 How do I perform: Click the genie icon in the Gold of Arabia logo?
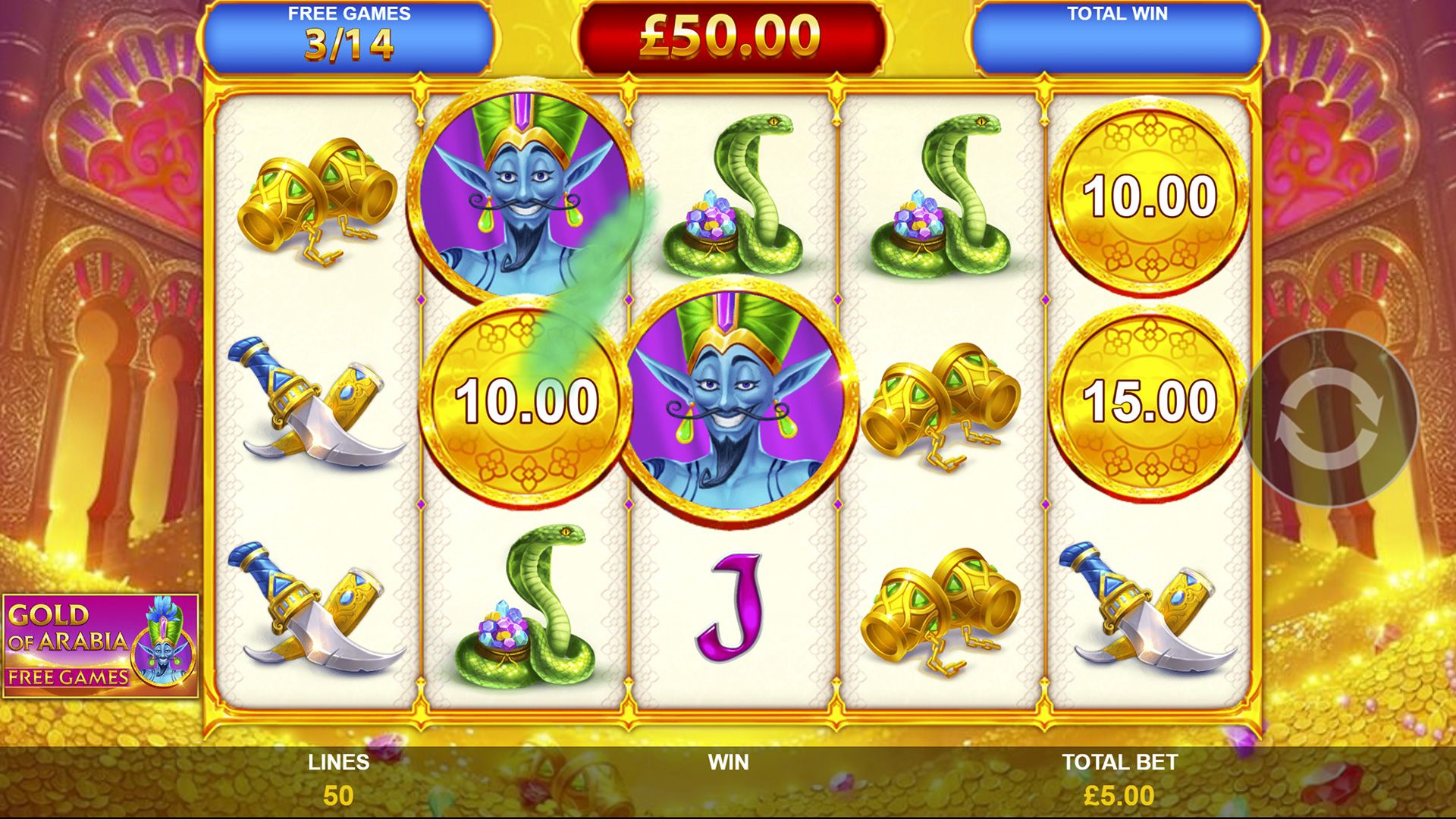[x=163, y=639]
